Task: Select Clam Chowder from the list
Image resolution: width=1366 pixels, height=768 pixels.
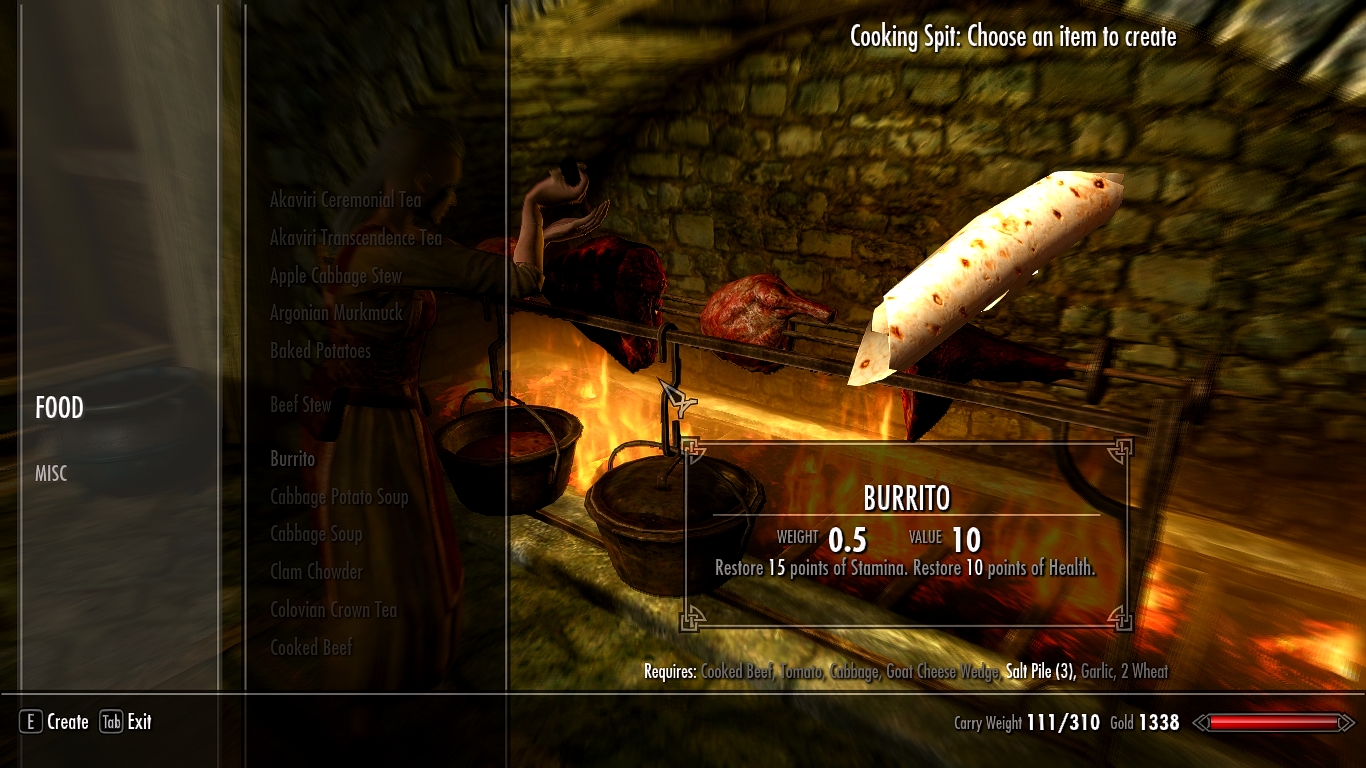Action: tap(316, 572)
